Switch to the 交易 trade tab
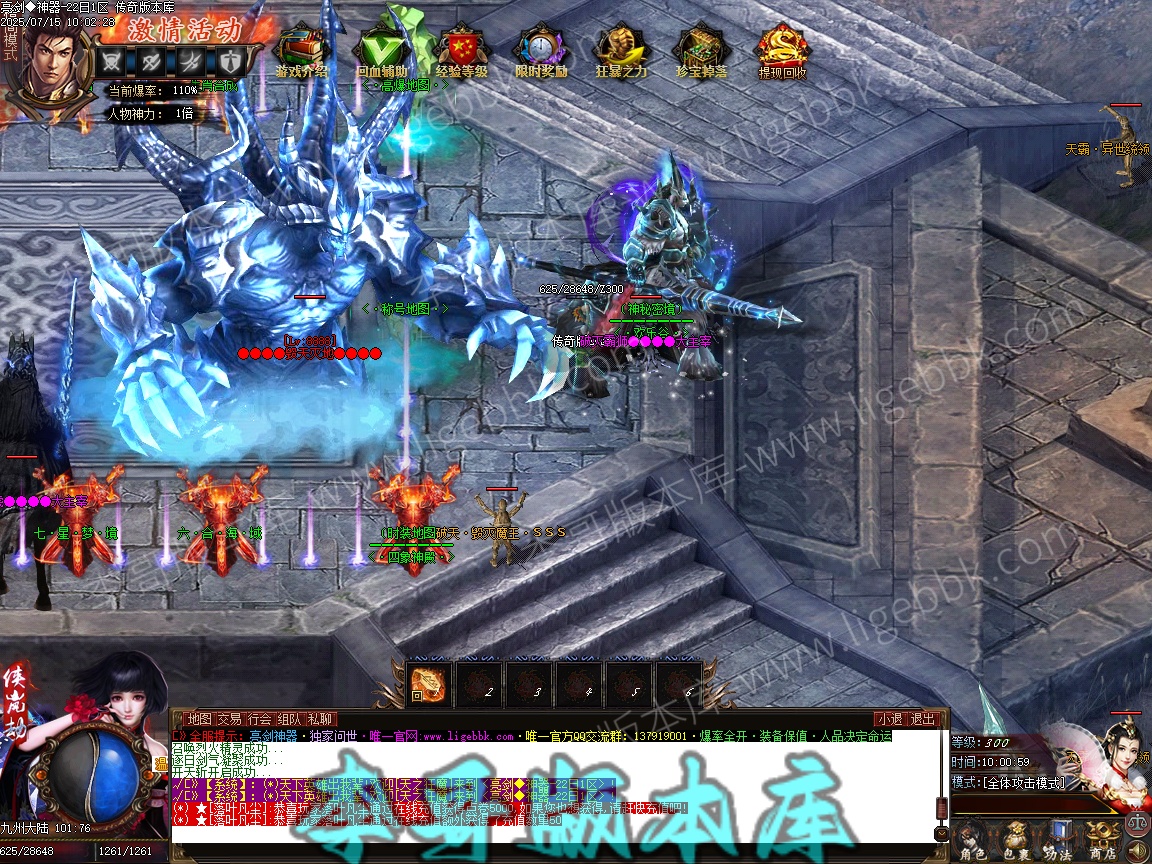The image size is (1152, 864). click(229, 719)
